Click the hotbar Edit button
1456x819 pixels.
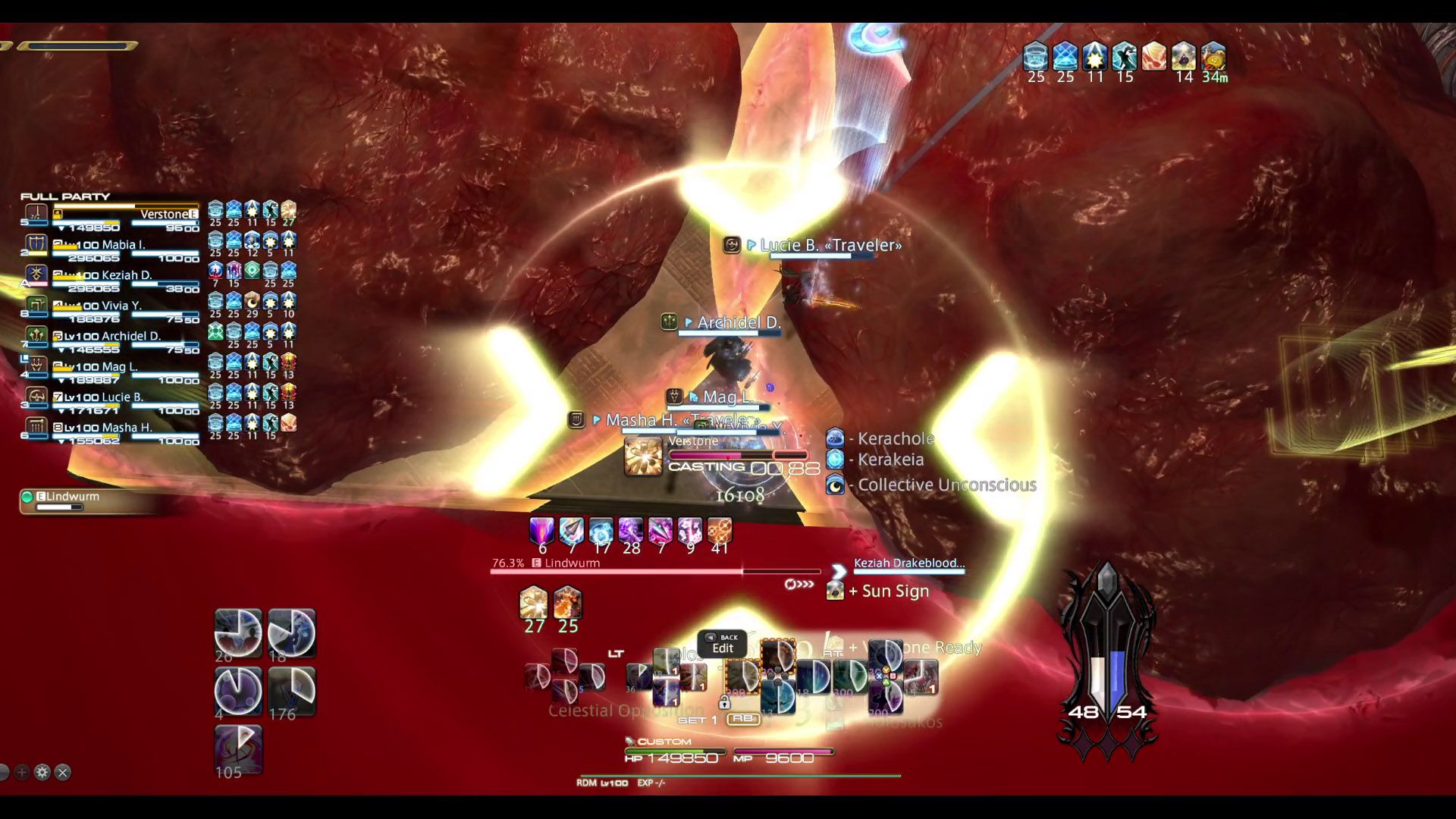tap(722, 645)
